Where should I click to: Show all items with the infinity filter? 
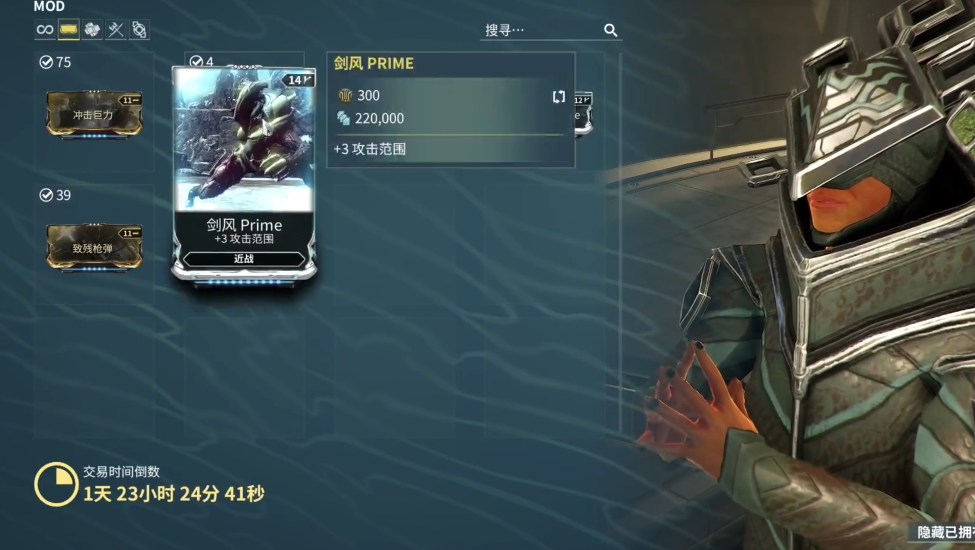click(x=45, y=30)
